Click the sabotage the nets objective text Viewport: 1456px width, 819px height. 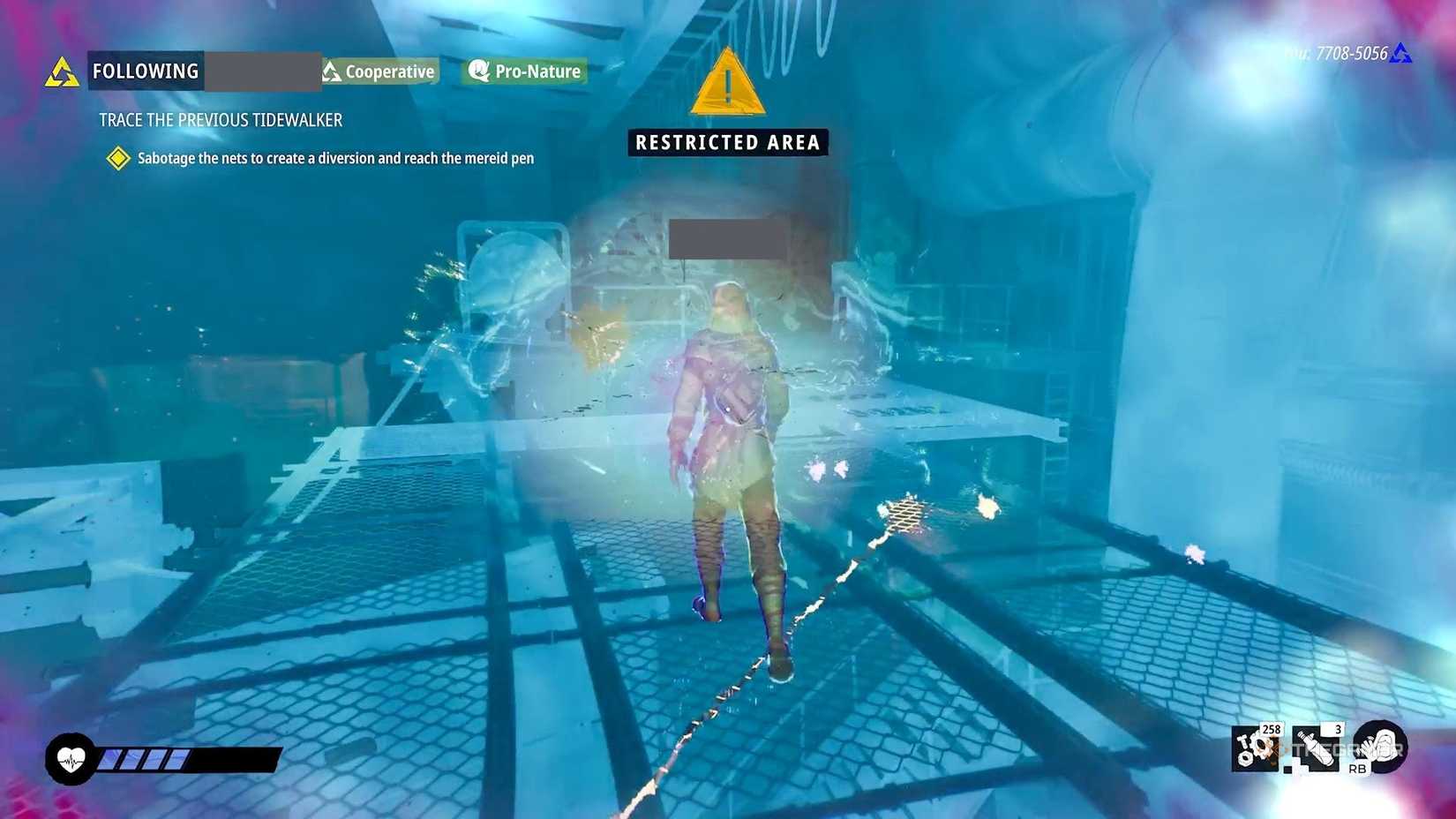(335, 158)
